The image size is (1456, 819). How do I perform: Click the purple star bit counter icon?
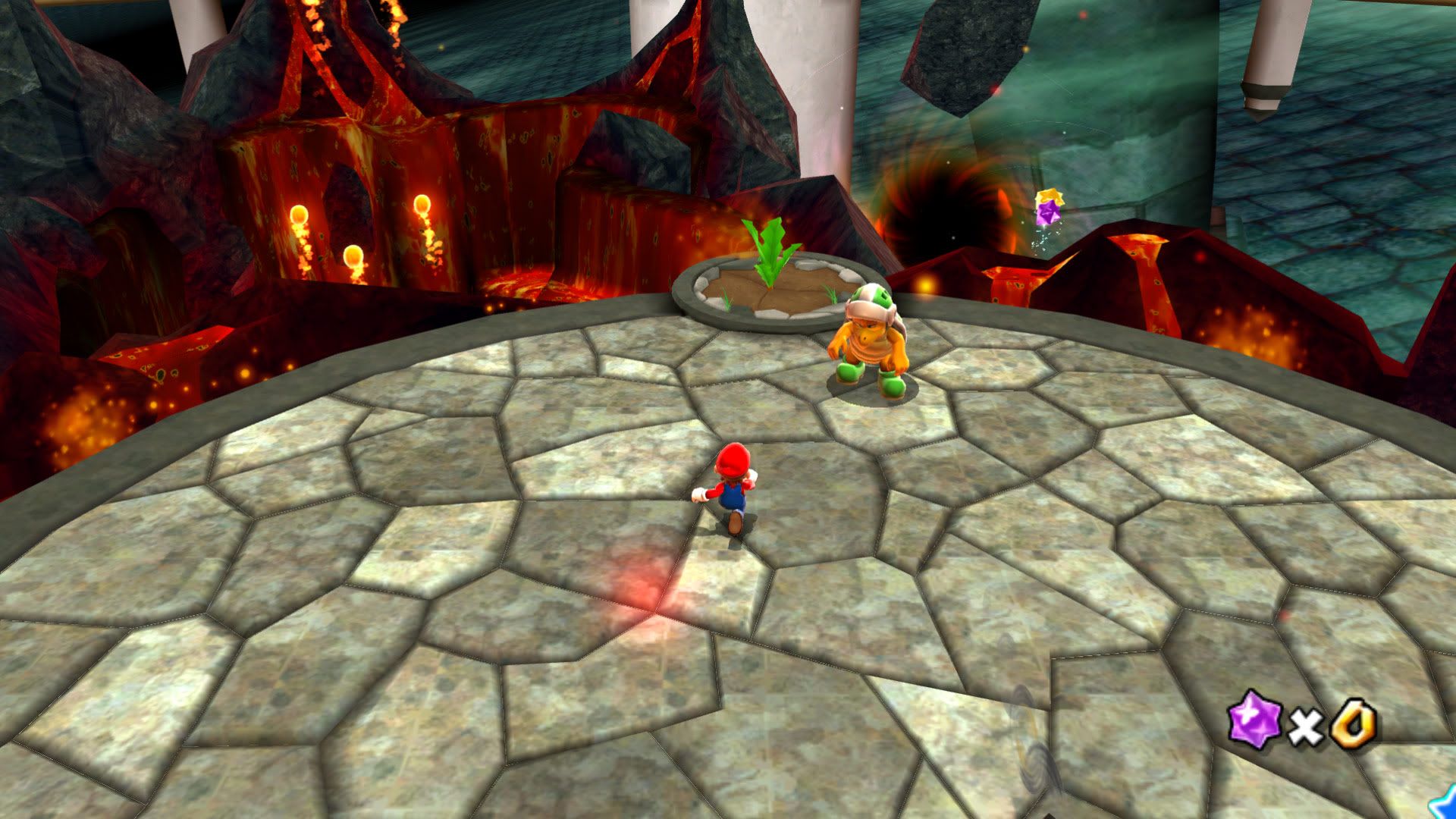tap(1254, 723)
